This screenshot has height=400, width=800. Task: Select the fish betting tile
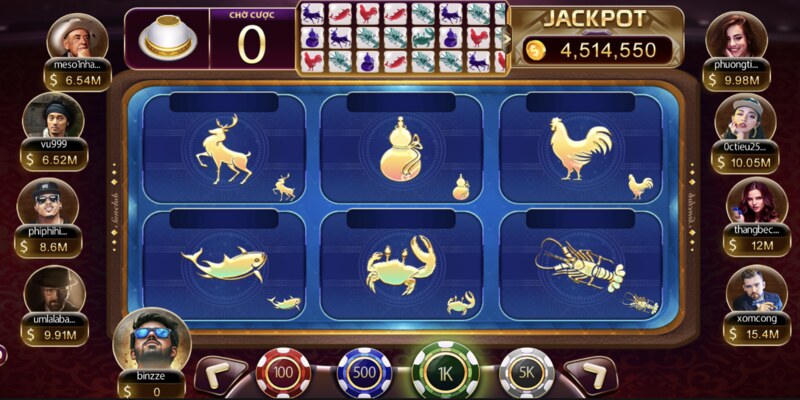pos(224,265)
